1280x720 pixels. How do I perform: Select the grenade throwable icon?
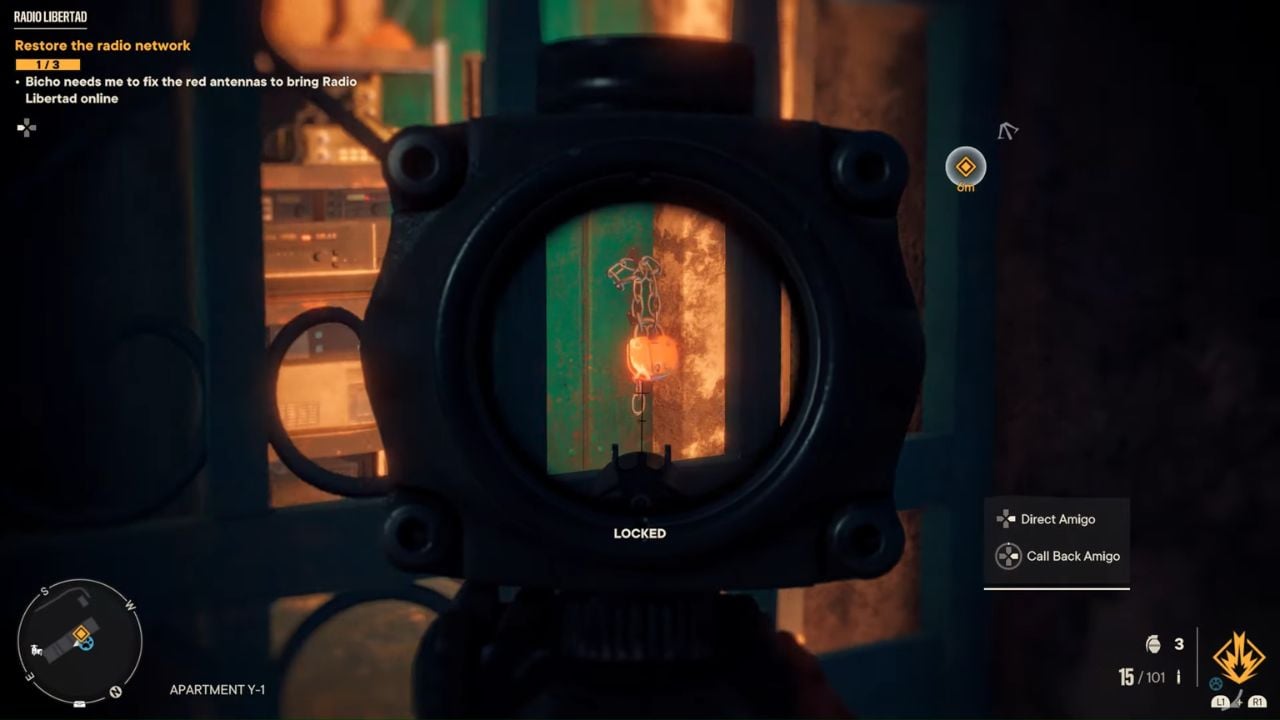click(x=1153, y=644)
